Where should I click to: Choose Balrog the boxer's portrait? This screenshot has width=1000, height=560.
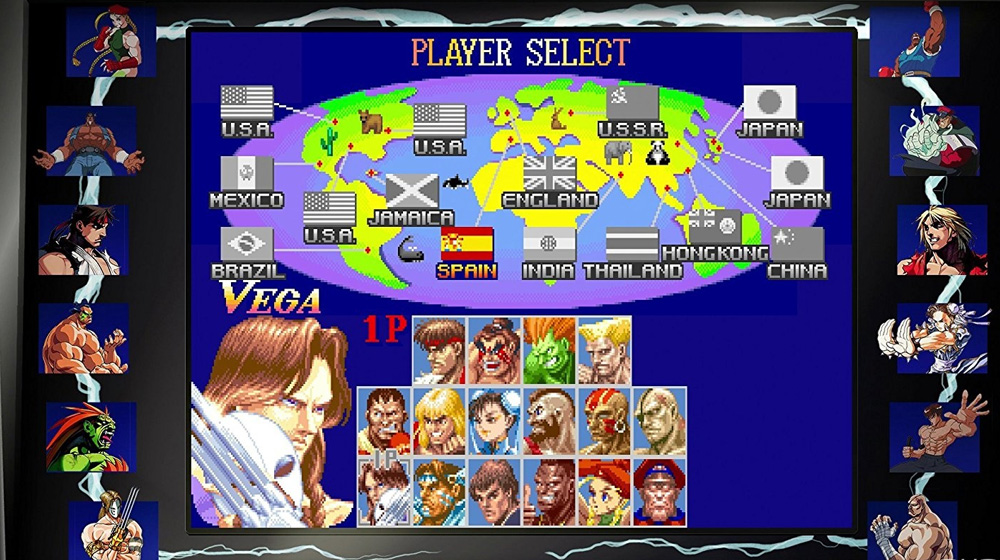coord(385,421)
